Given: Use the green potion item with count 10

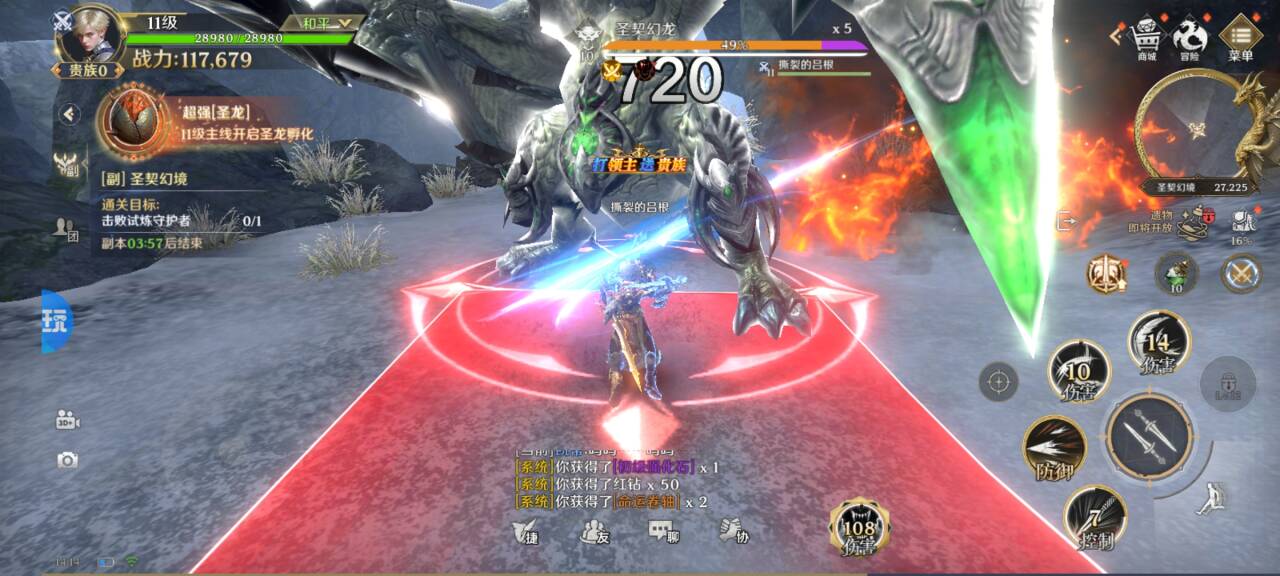Looking at the screenshot, I should point(1176,273).
